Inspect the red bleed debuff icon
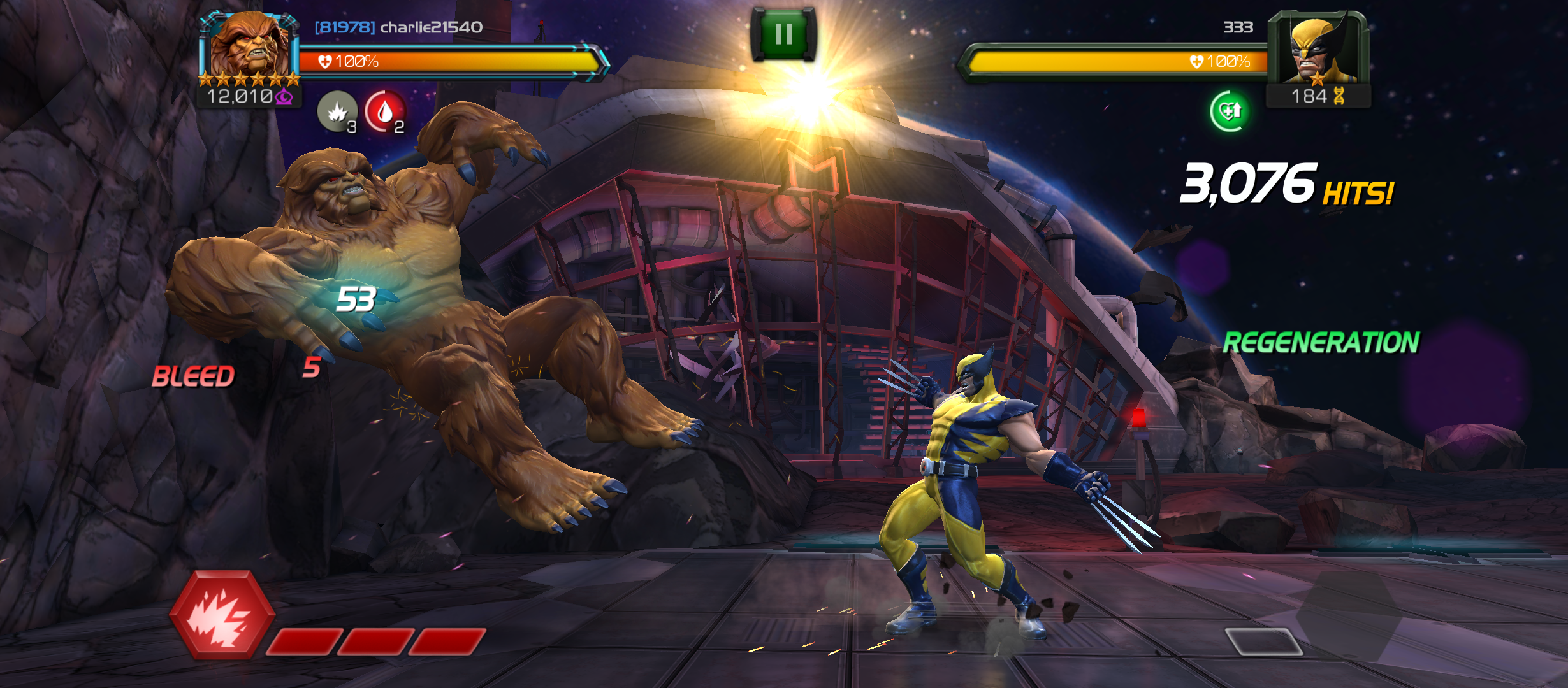This screenshot has height=688, width=1568. 385,112
